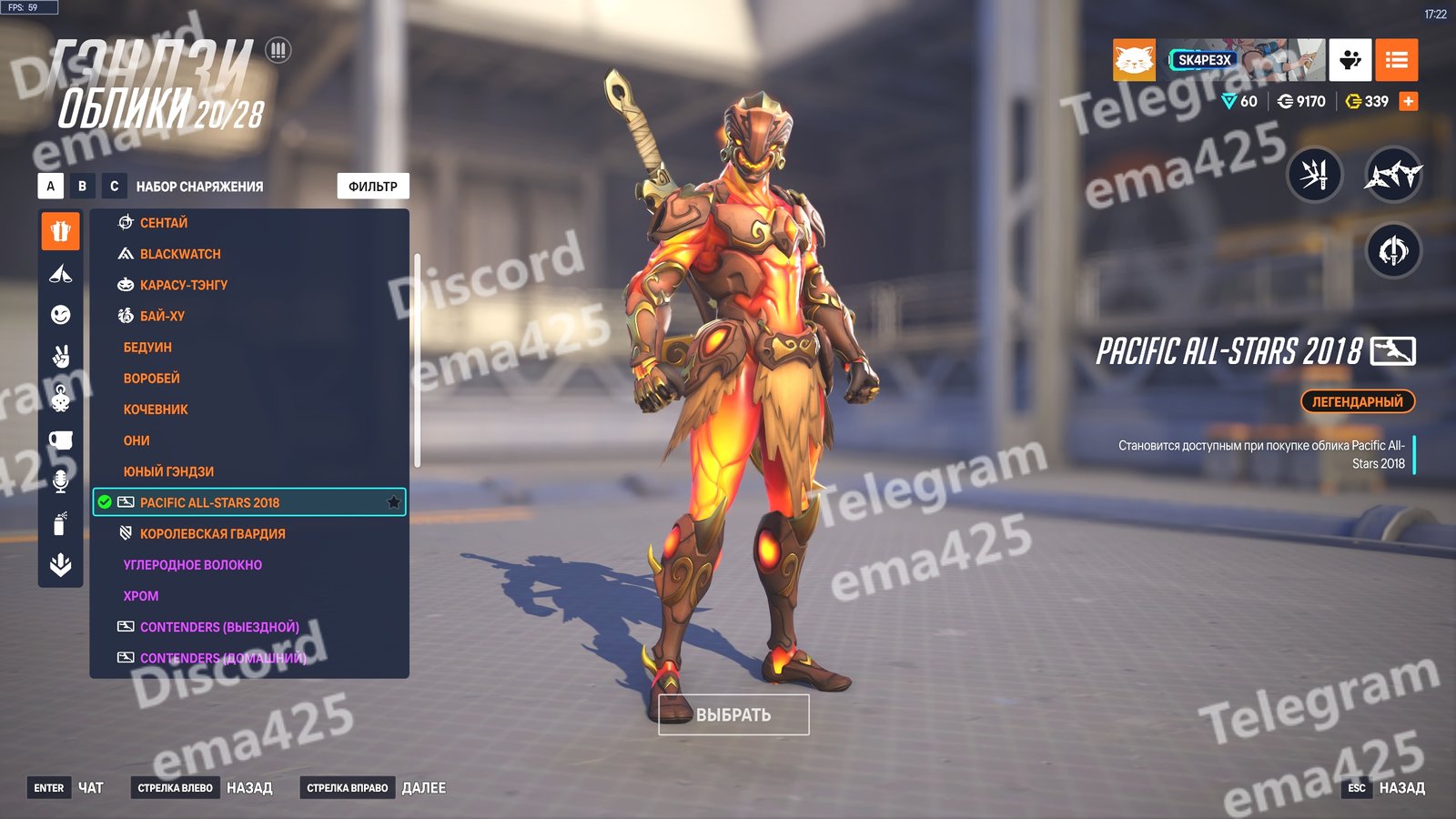Viewport: 1456px width, 819px height.
Task: Pick the Бедуин skin from the list
Action: click(x=147, y=348)
